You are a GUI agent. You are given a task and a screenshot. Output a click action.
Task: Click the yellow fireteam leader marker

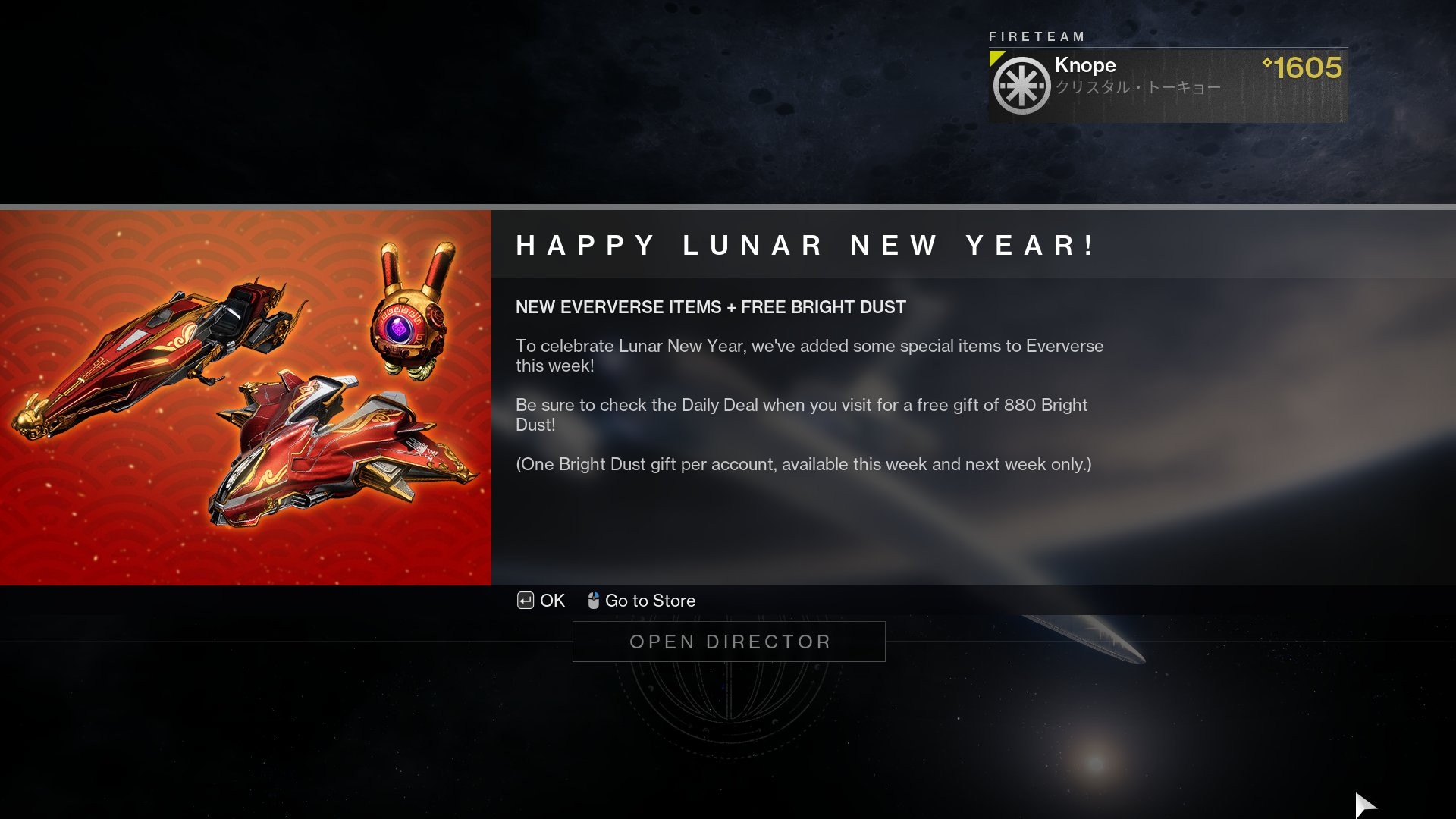[997, 58]
